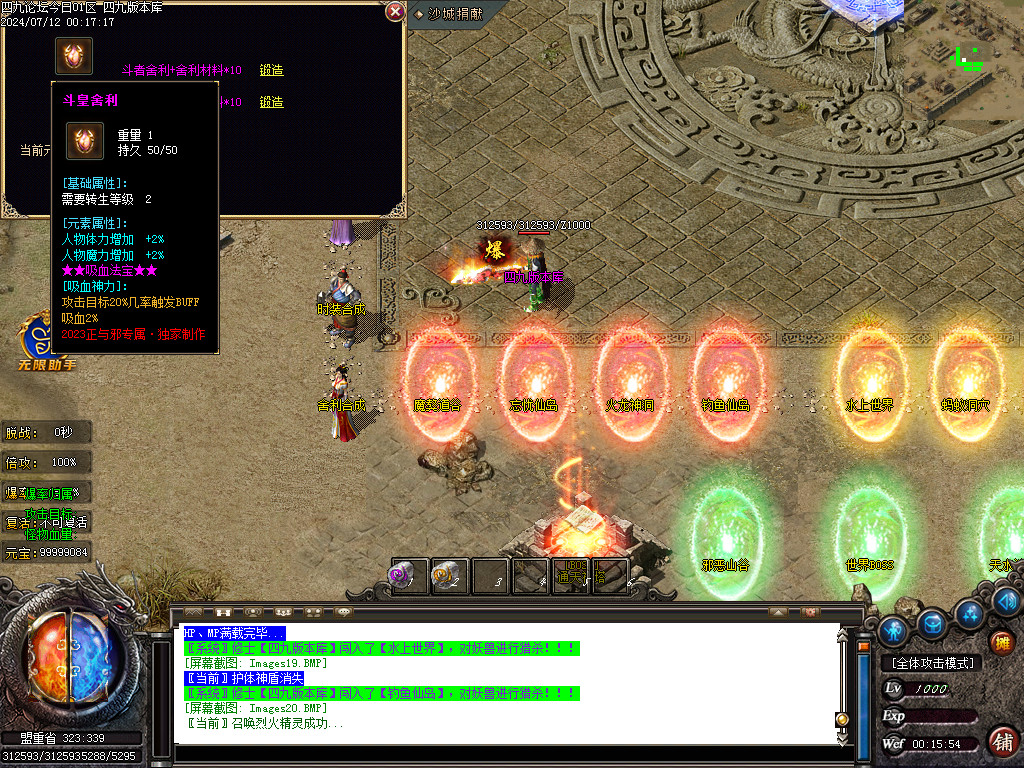Select the relic icon in the forging window

pos(74,56)
